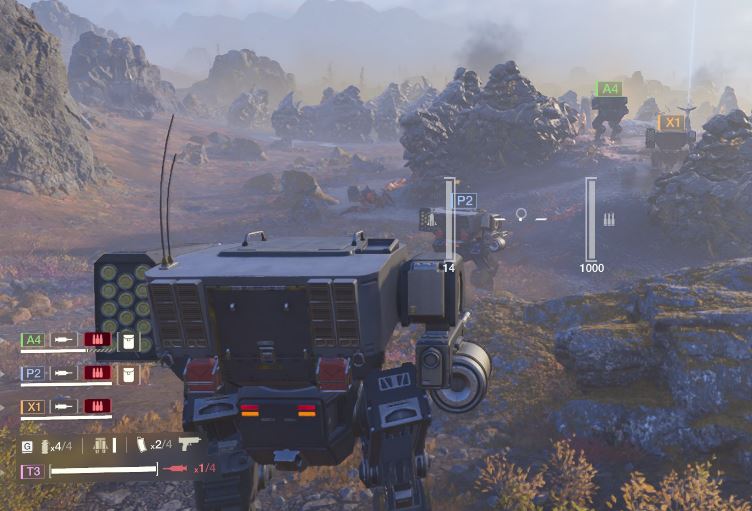The image size is (752, 511).
Task: Click the pink T3 player tag
Action: coord(32,470)
